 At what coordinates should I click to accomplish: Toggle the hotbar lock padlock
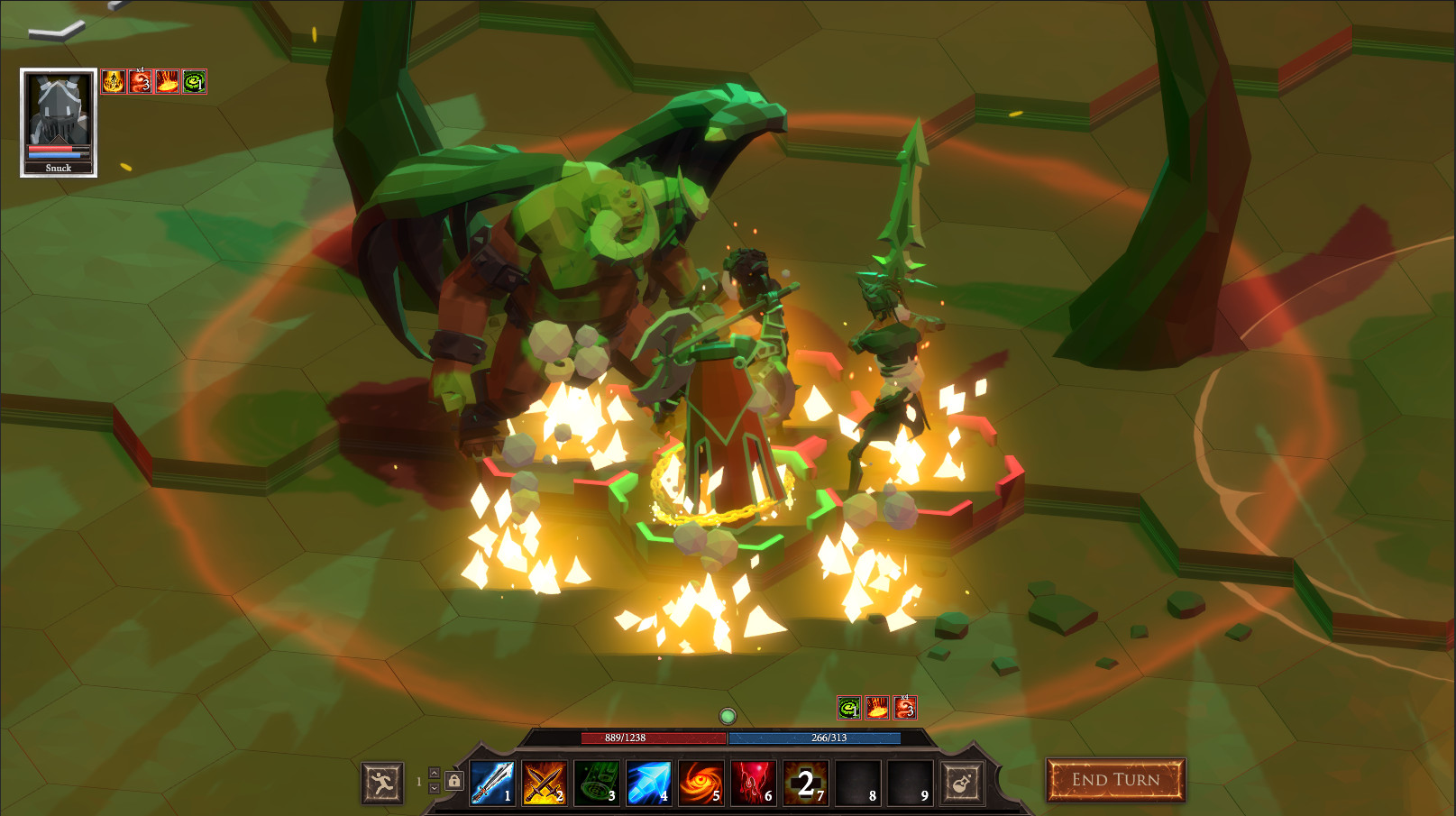(x=453, y=782)
